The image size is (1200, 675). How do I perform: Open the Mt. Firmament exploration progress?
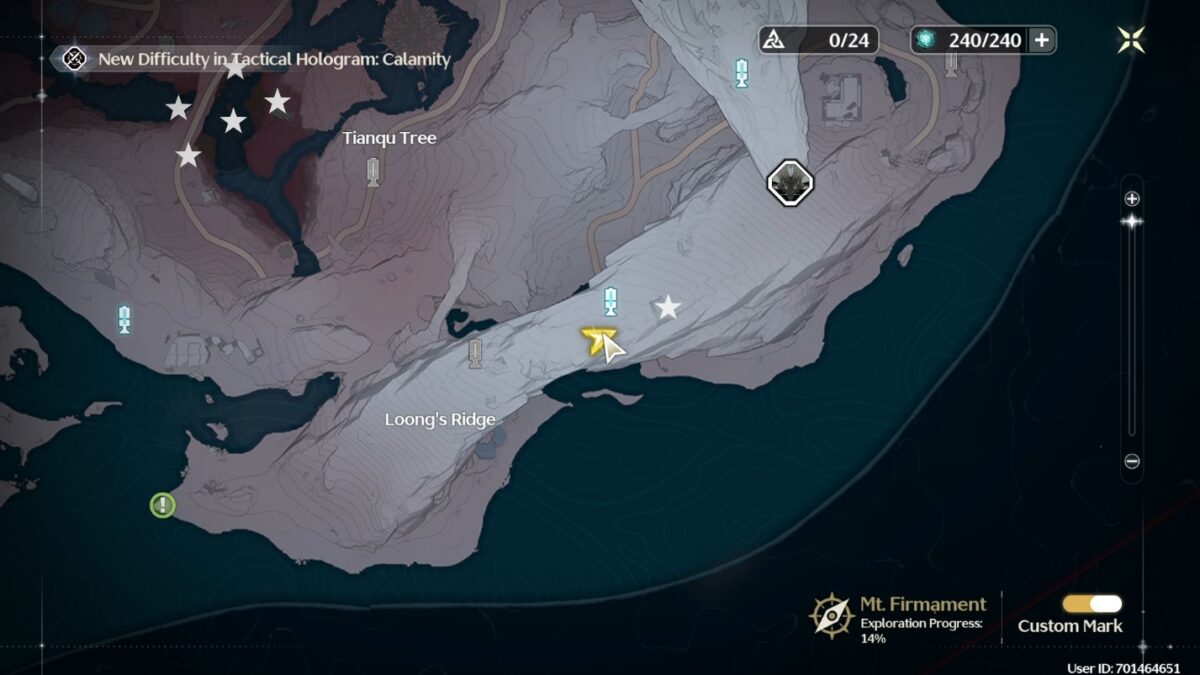(900, 615)
